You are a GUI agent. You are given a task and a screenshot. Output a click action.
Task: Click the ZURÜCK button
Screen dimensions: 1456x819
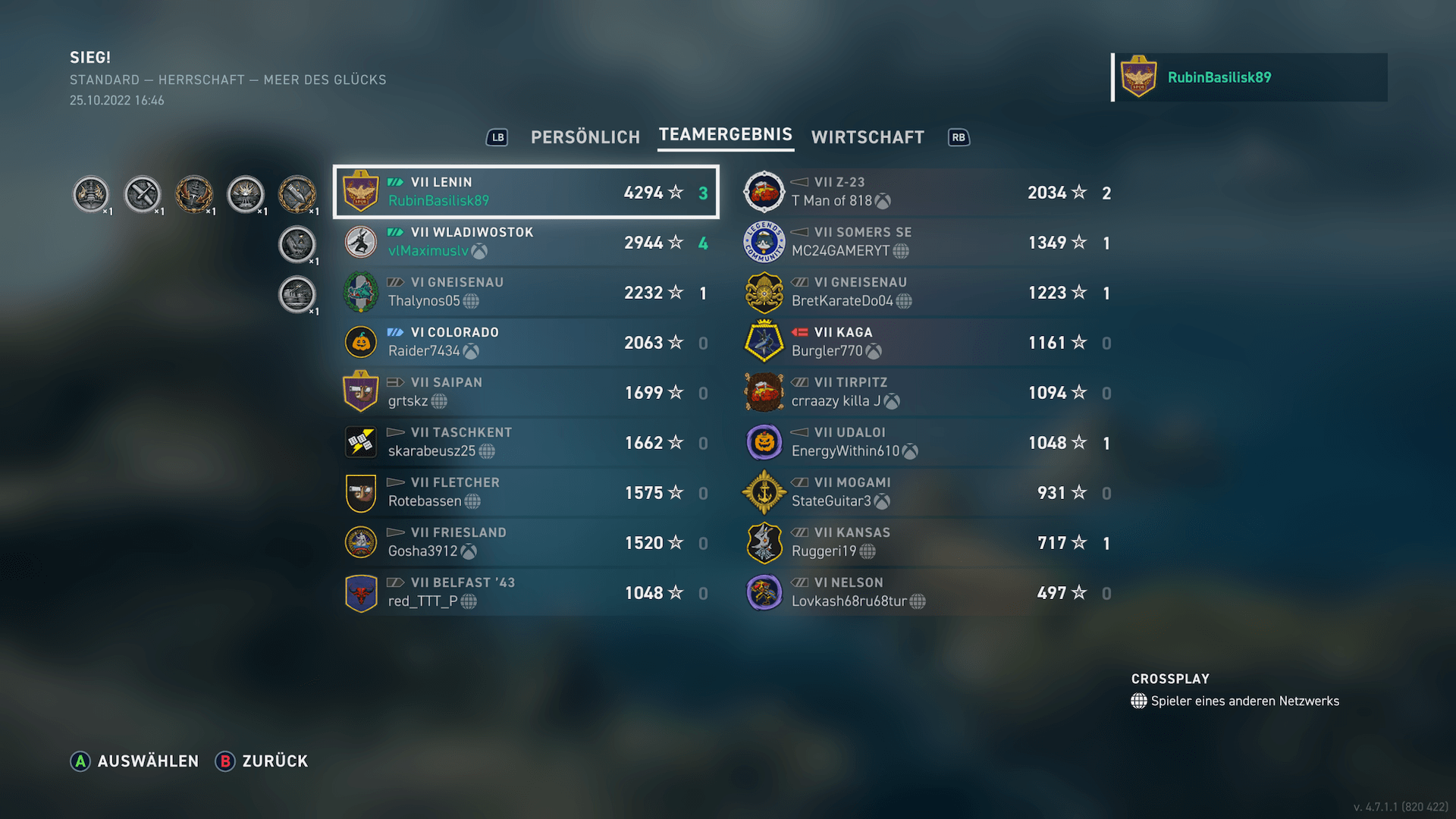tap(262, 761)
